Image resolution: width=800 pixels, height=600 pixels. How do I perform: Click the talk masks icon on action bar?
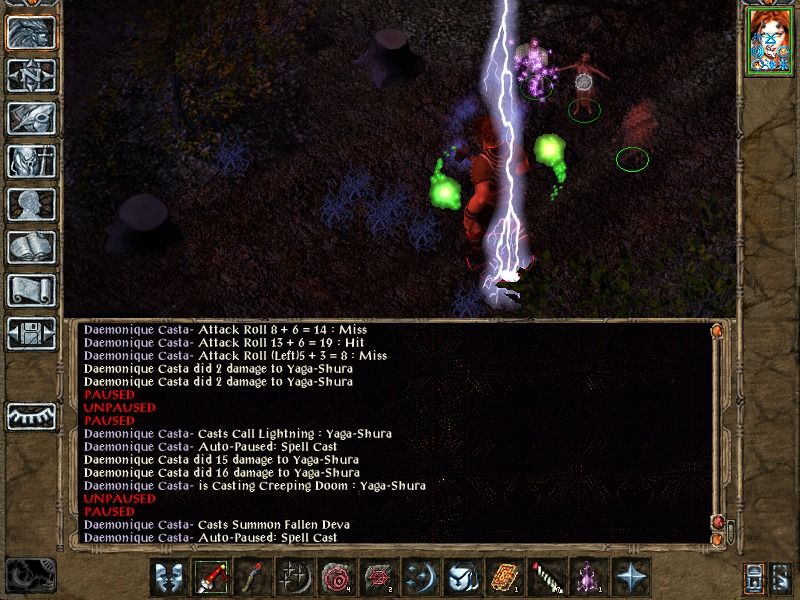169,577
